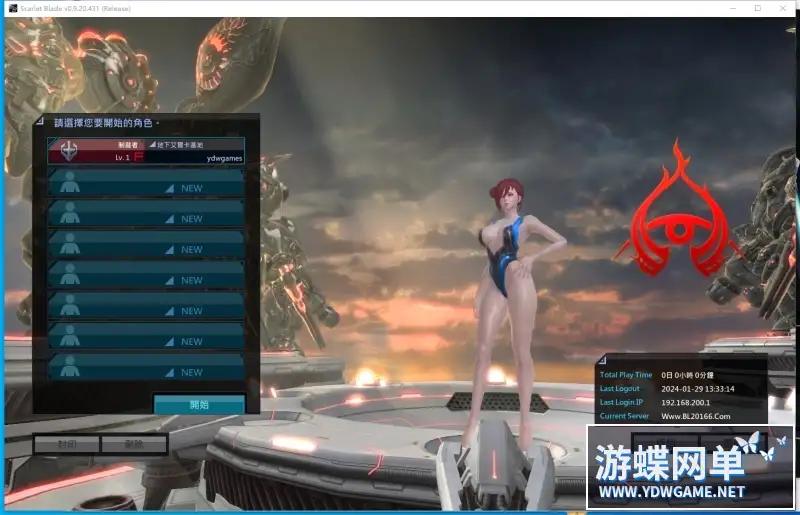
Task: Minimize the Scarlet Blade window
Action: (728, 8)
